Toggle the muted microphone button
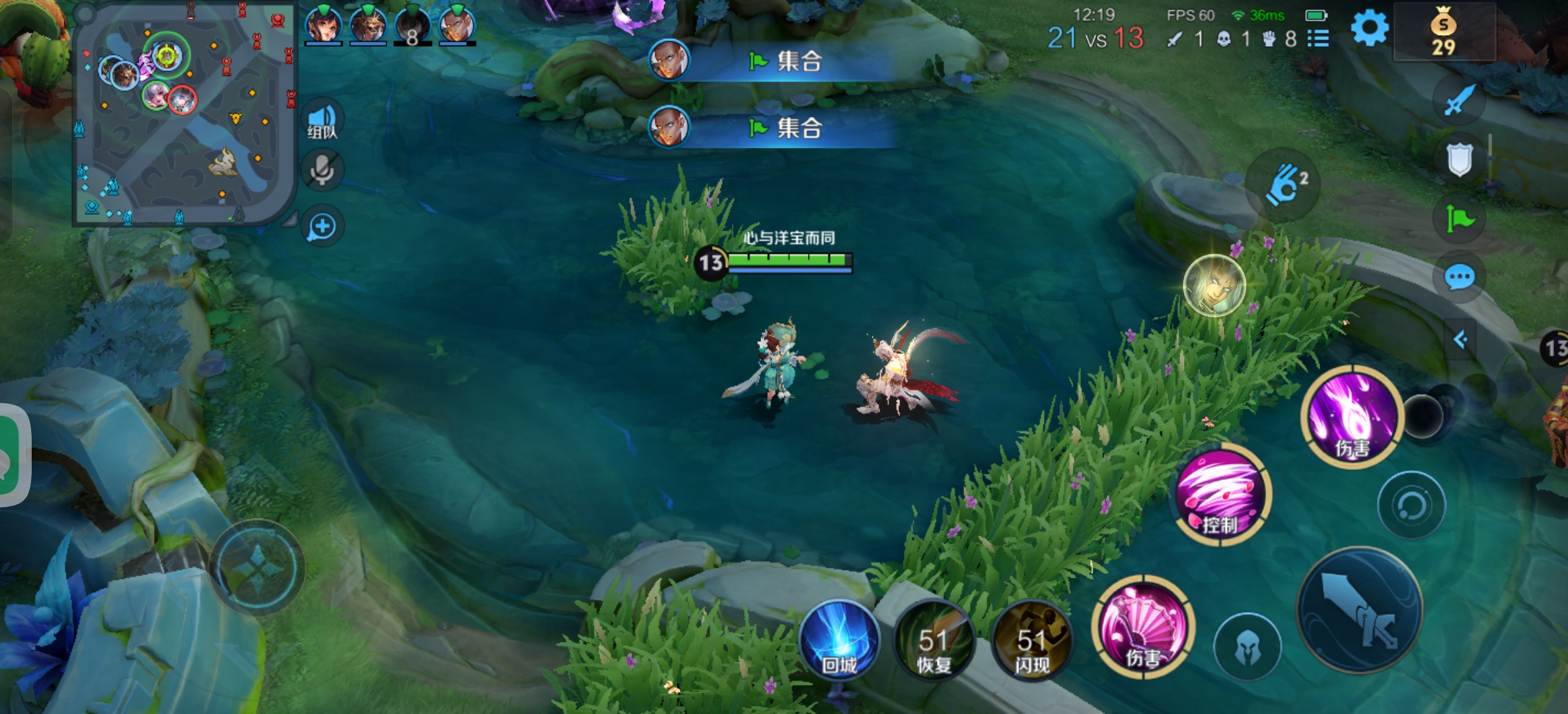The image size is (1568, 714). pos(322,170)
